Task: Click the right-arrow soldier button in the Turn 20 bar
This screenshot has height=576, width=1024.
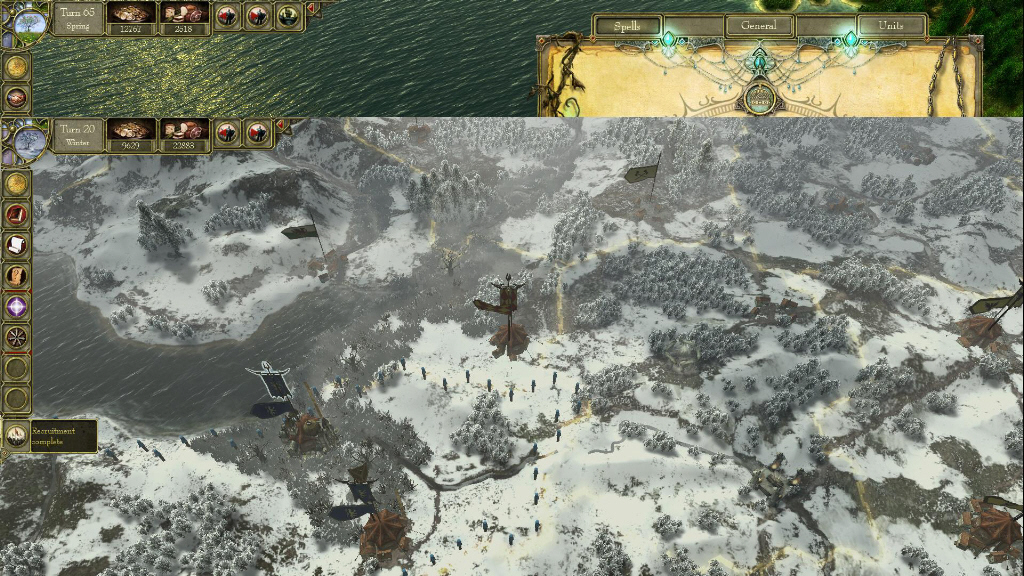Action: tap(258, 133)
